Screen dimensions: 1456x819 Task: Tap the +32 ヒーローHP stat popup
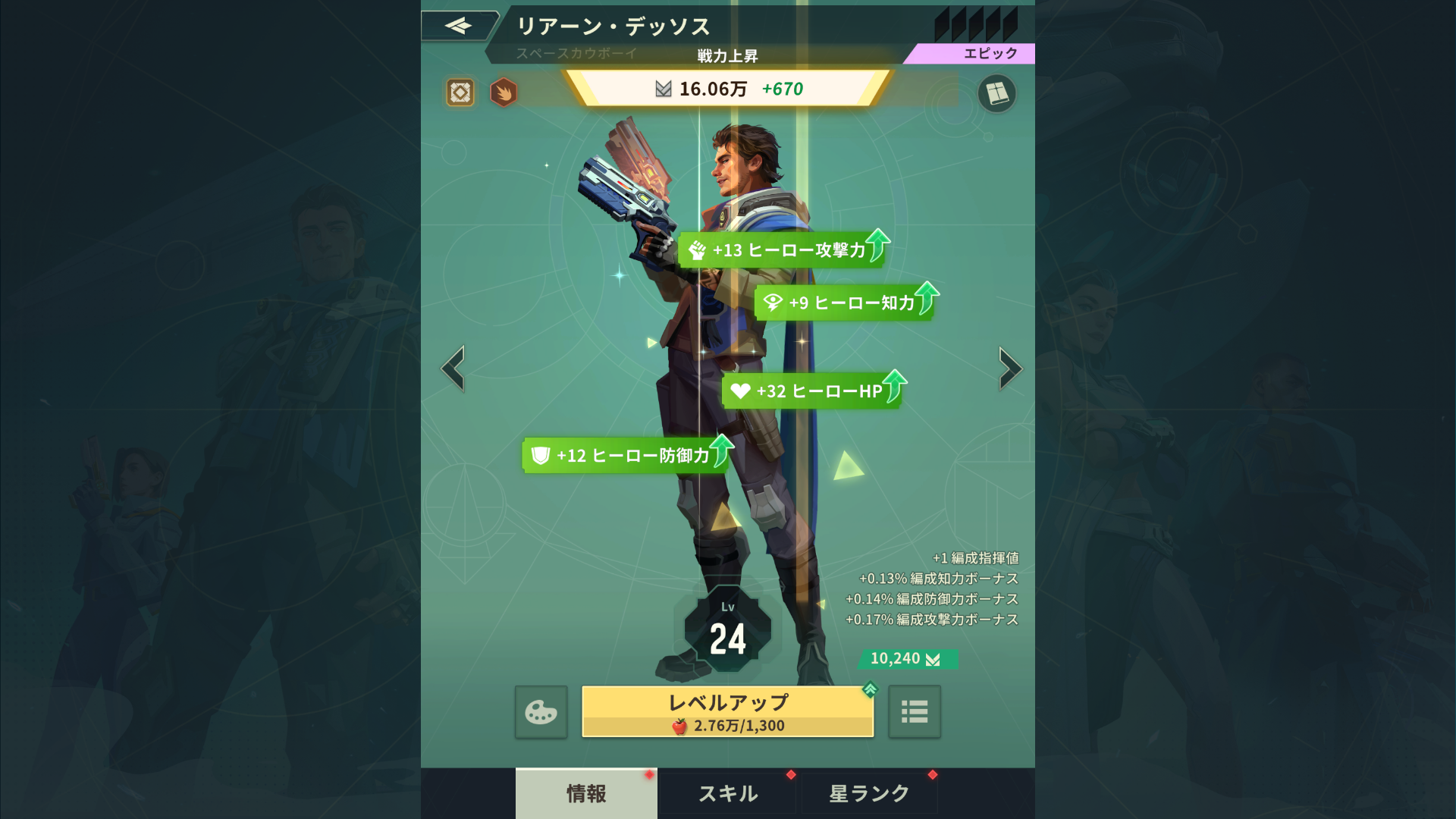click(x=811, y=391)
